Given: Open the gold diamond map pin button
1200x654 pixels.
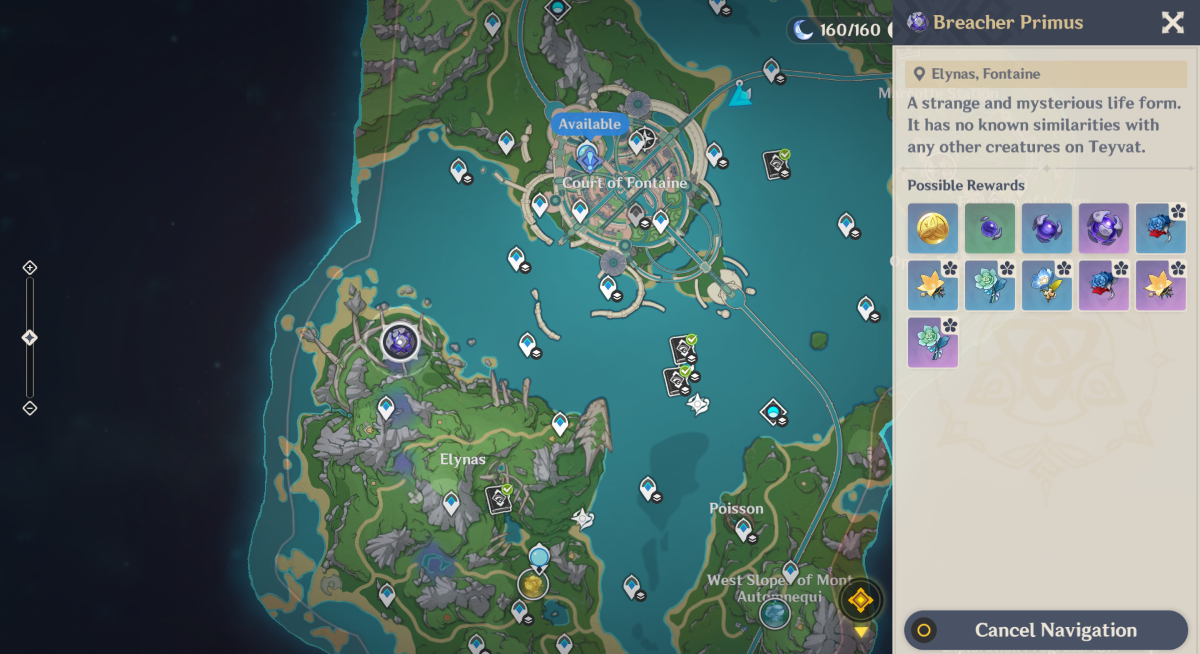Looking at the screenshot, I should click(860, 600).
